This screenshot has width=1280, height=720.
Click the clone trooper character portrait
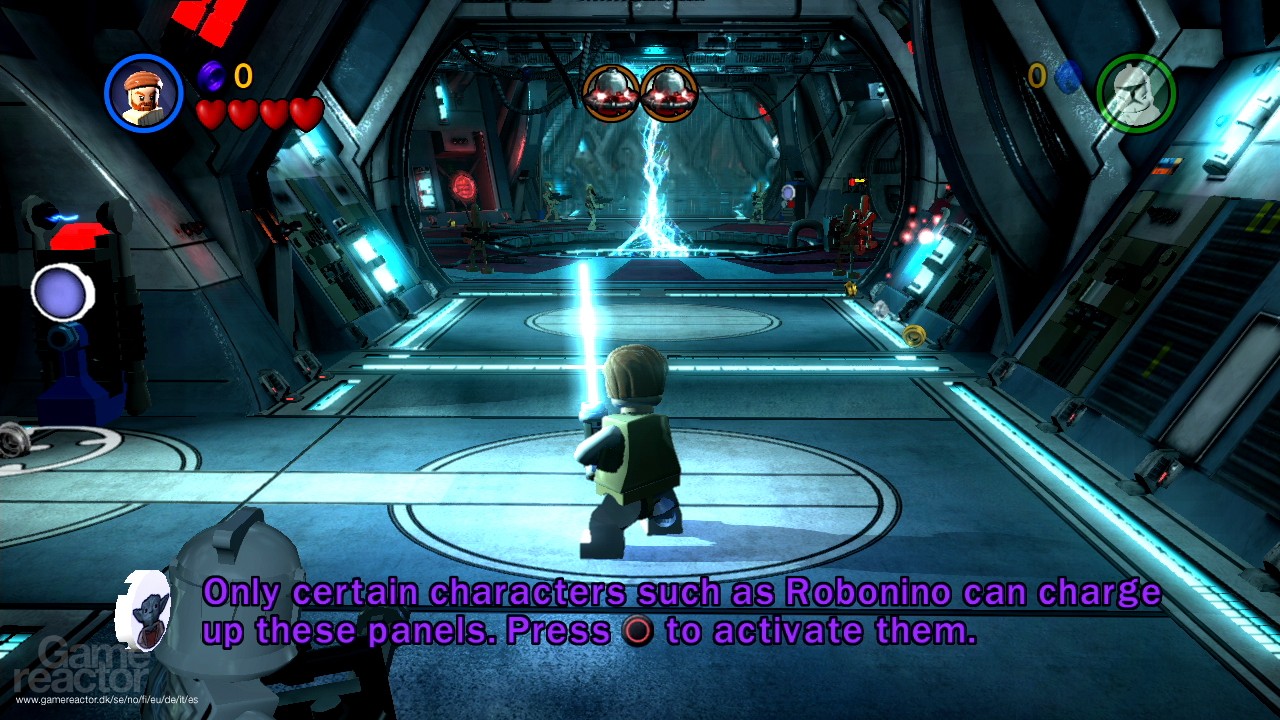point(1138,93)
